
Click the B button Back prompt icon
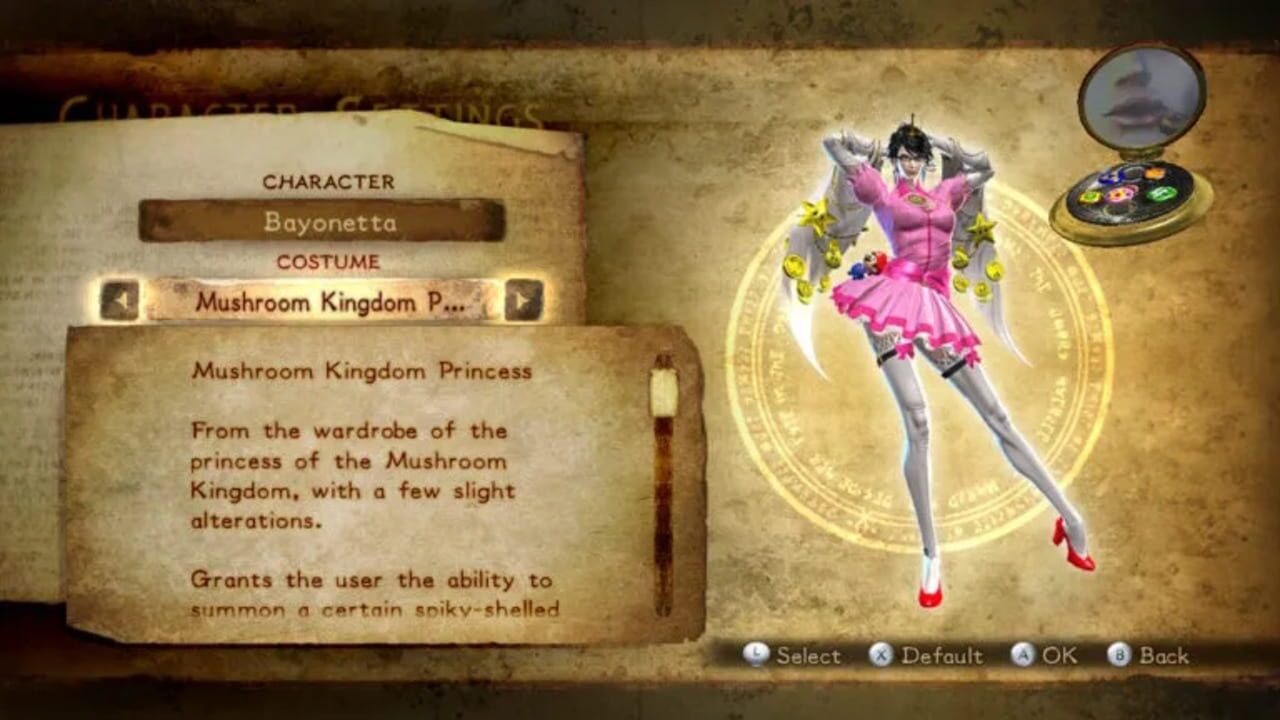1119,655
